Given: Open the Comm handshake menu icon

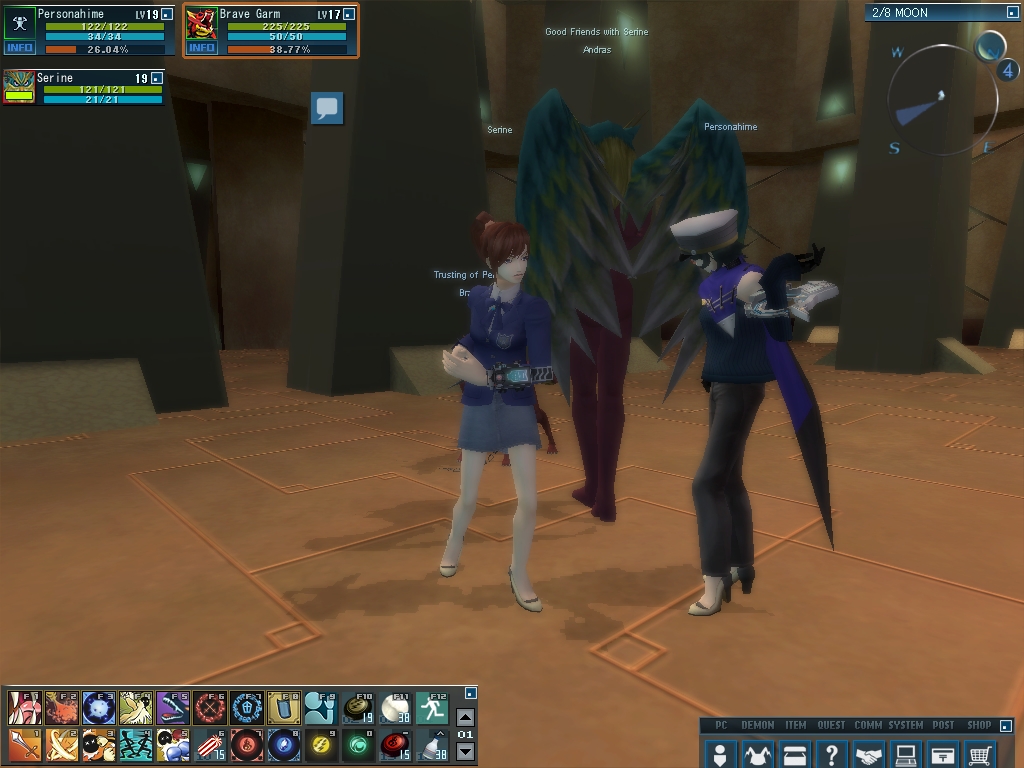Looking at the screenshot, I should pyautogui.click(x=869, y=753).
